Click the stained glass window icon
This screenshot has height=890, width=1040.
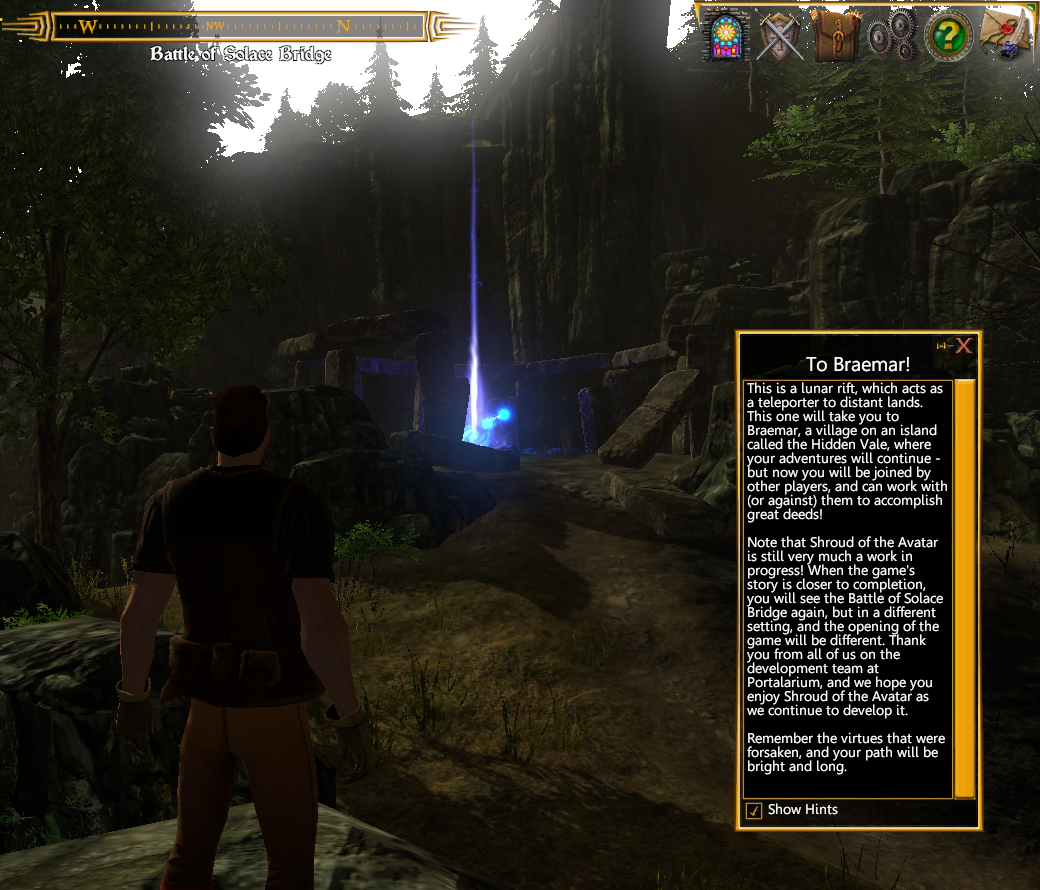[725, 36]
